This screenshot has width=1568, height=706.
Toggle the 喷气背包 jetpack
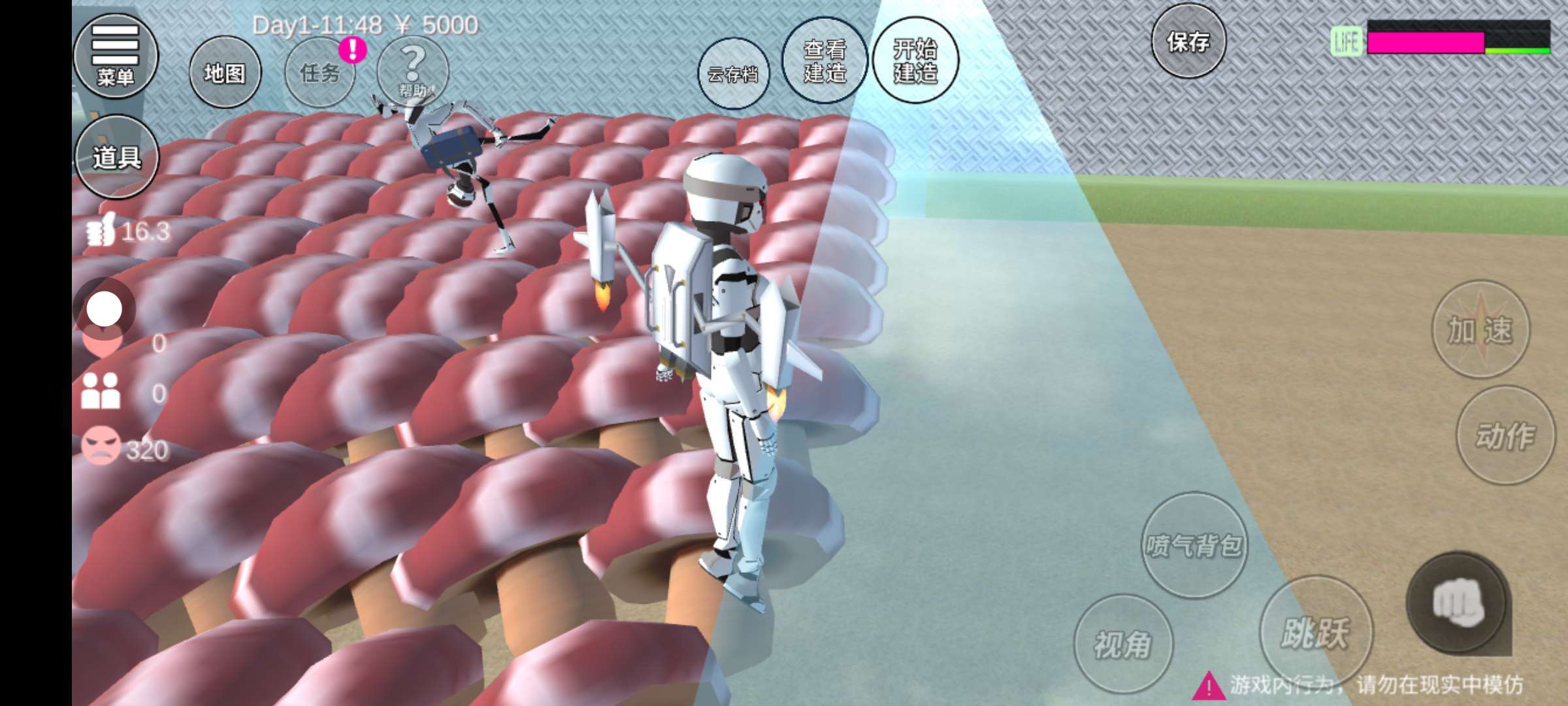coord(1194,545)
